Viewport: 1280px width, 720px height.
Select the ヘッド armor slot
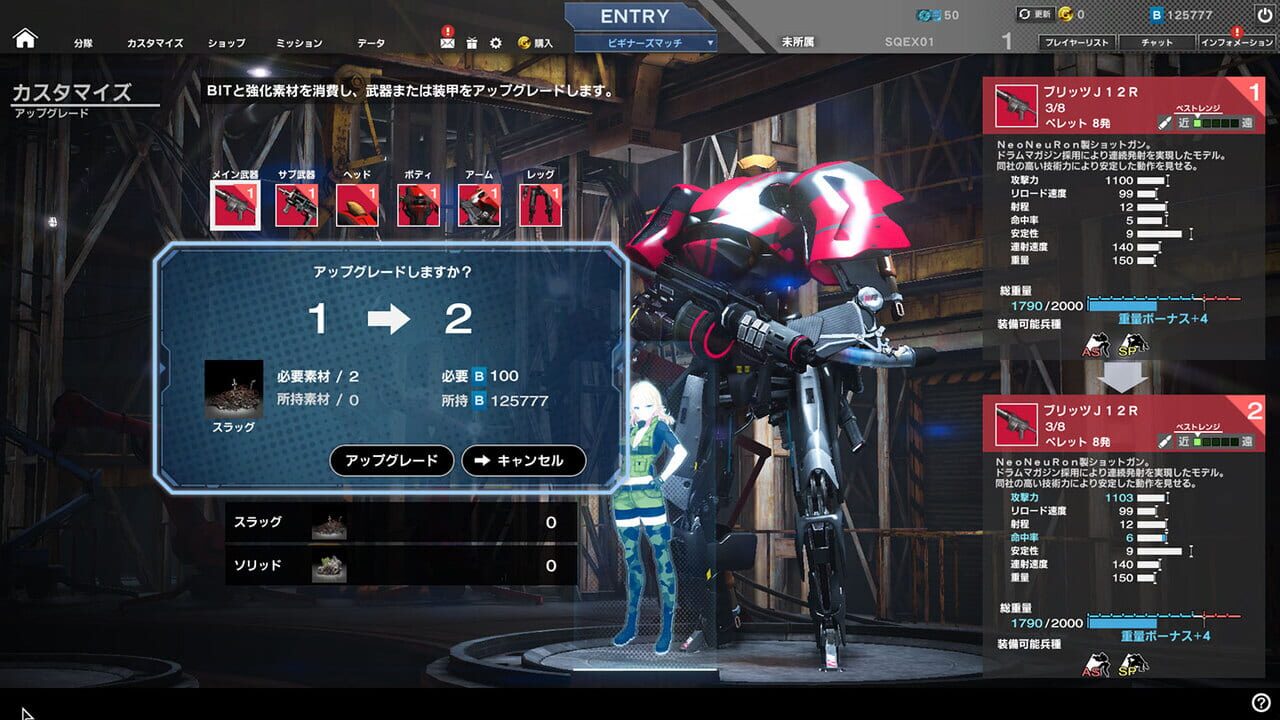[x=357, y=205]
